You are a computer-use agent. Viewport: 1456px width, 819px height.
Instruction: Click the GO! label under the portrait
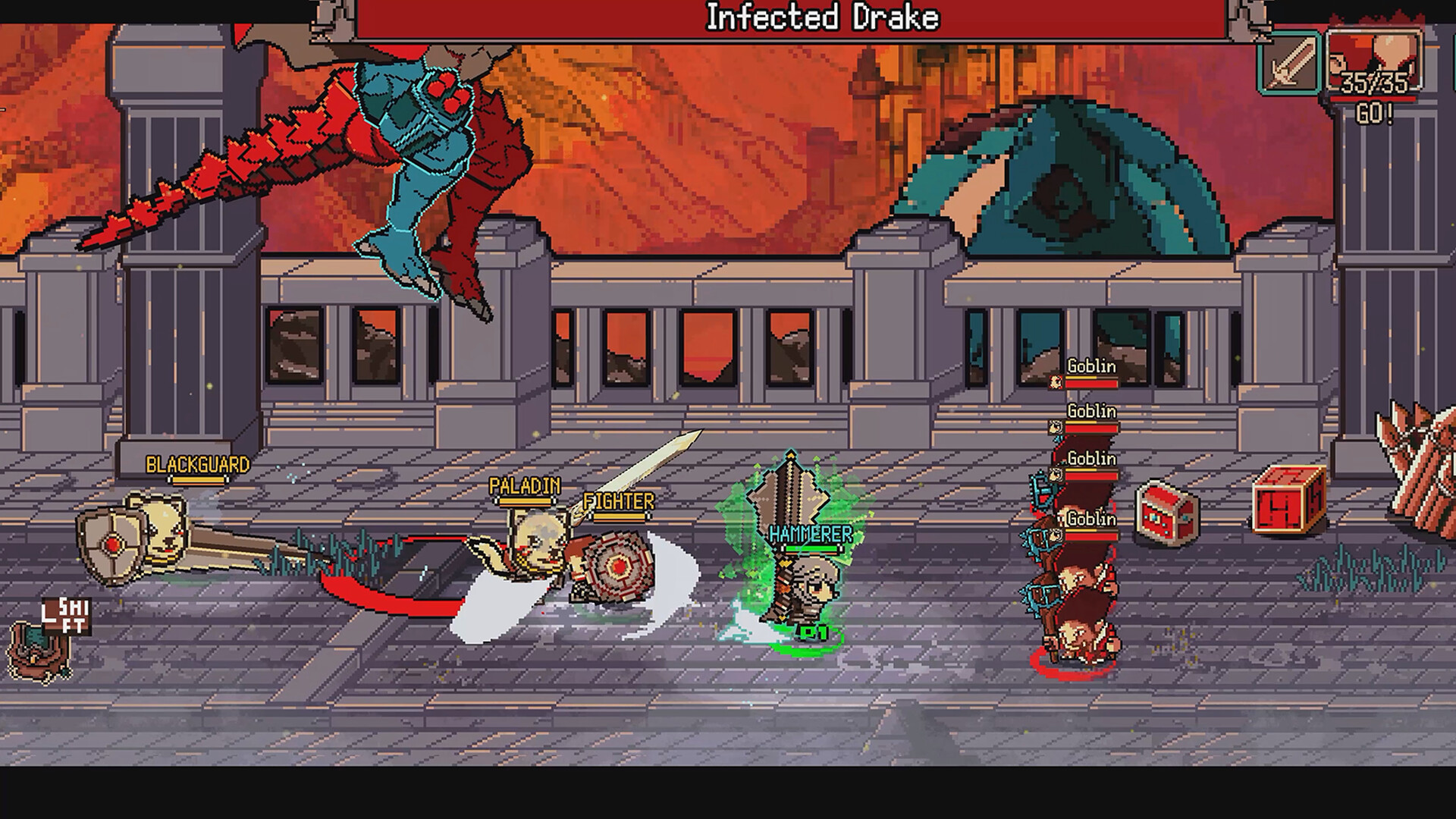coord(1374,114)
